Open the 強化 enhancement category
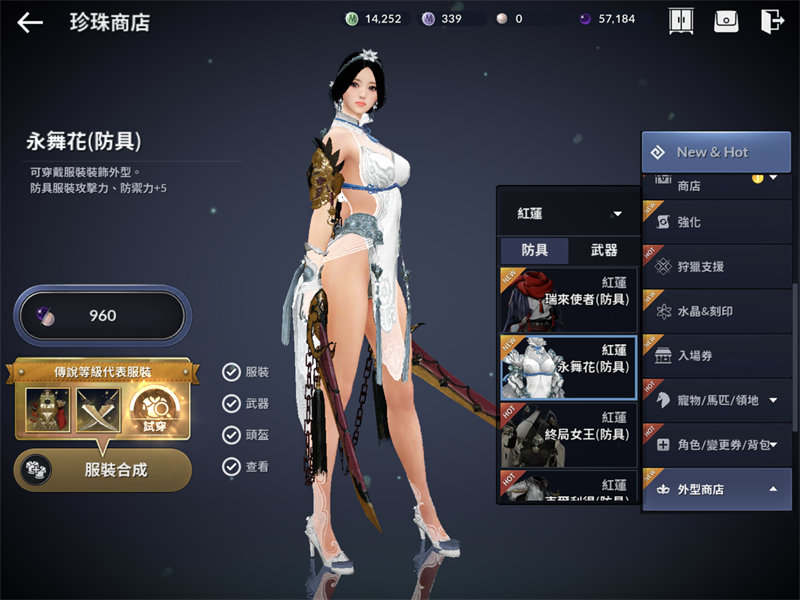The width and height of the screenshot is (800, 600). point(715,222)
